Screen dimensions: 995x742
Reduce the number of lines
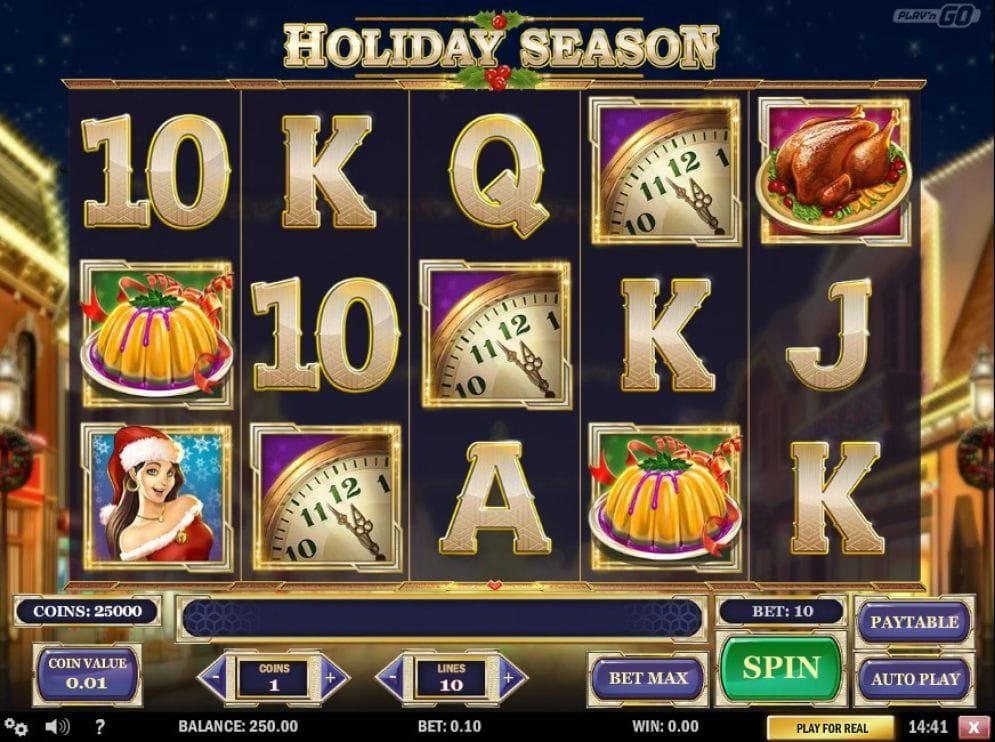(x=393, y=679)
